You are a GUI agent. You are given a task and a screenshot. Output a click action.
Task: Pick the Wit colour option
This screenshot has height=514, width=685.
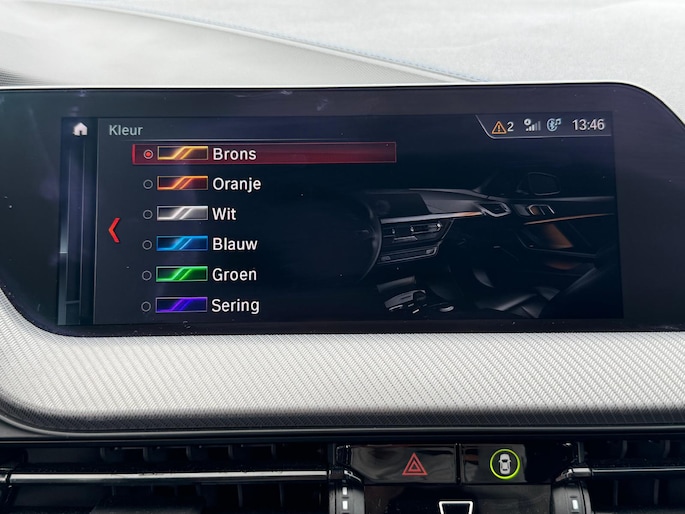[x=224, y=214]
